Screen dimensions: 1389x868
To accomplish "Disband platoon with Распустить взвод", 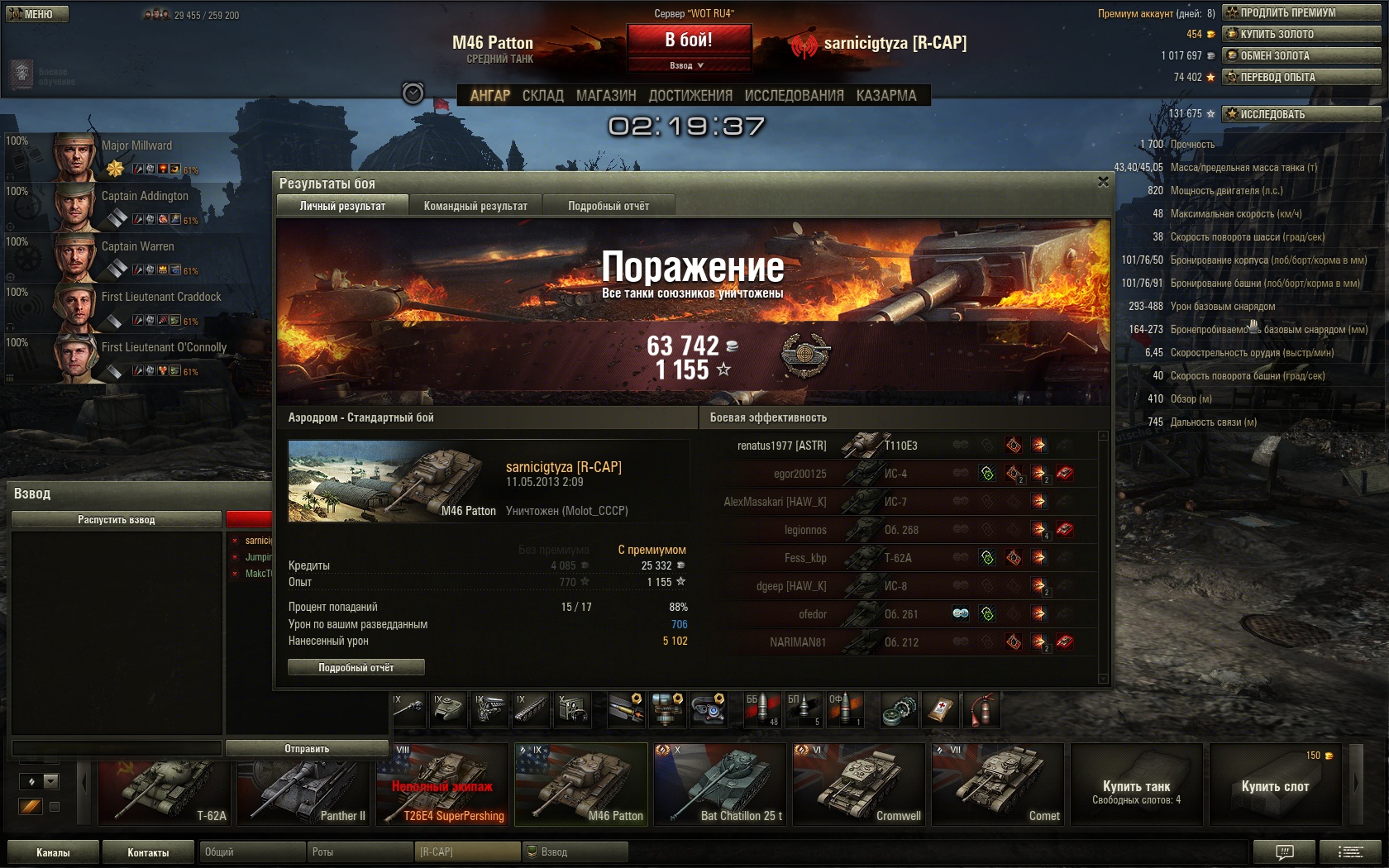I will 117,519.
